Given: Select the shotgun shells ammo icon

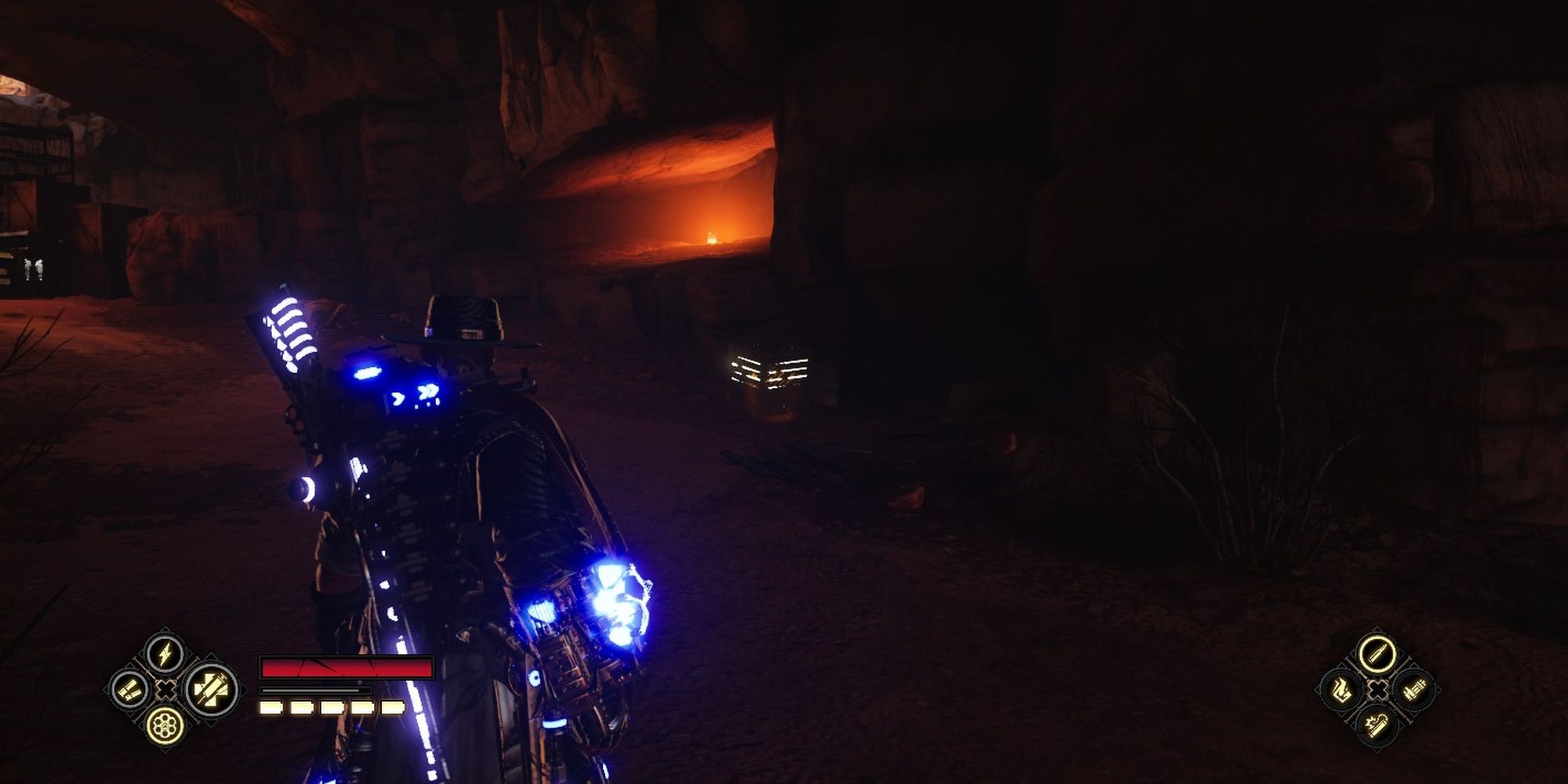Looking at the screenshot, I should pyautogui.click(x=130, y=690).
